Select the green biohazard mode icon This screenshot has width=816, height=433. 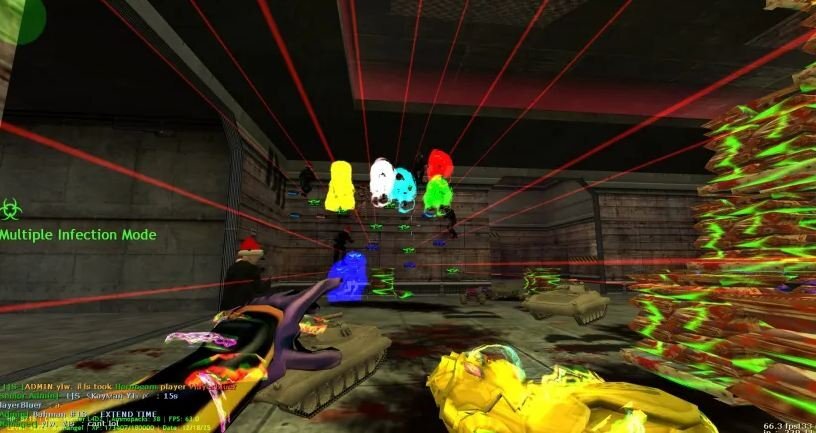click(x=10, y=209)
